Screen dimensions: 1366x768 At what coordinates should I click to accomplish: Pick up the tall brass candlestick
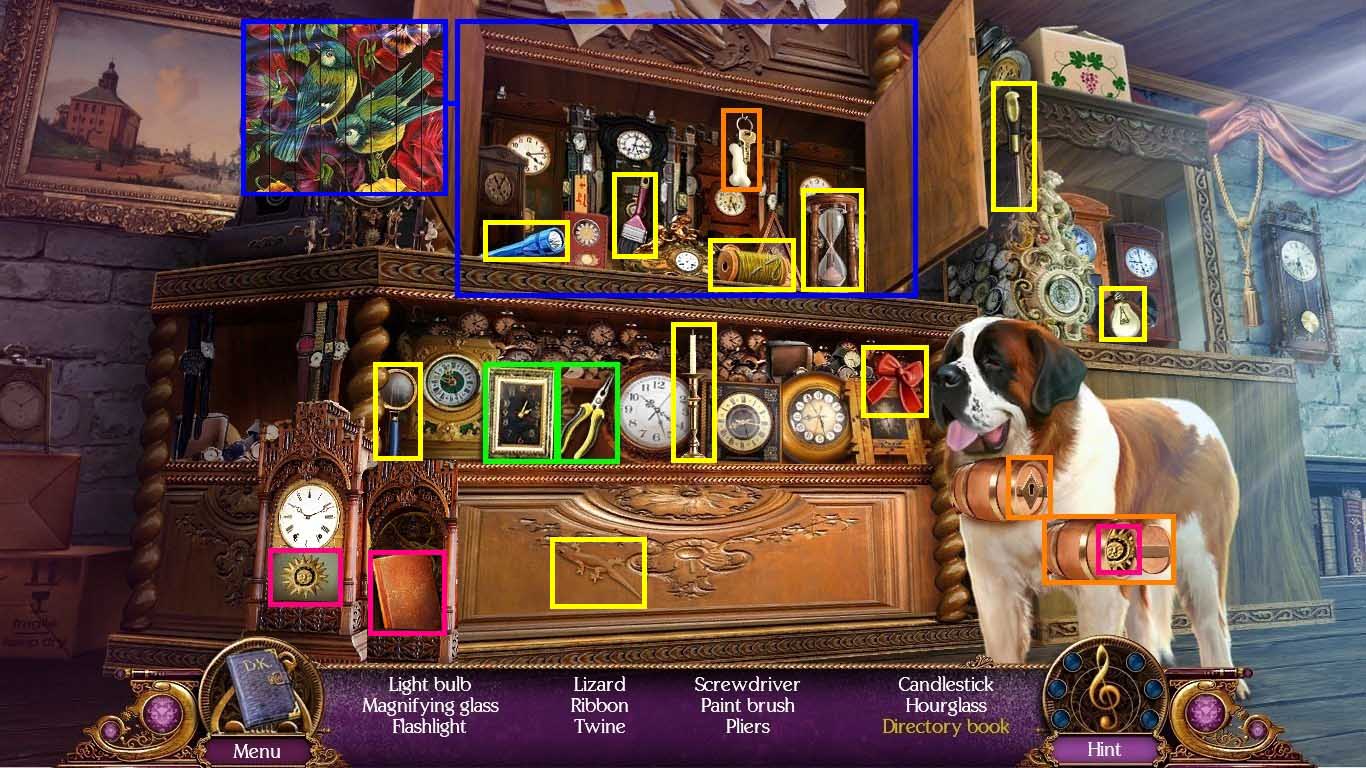tap(691, 390)
